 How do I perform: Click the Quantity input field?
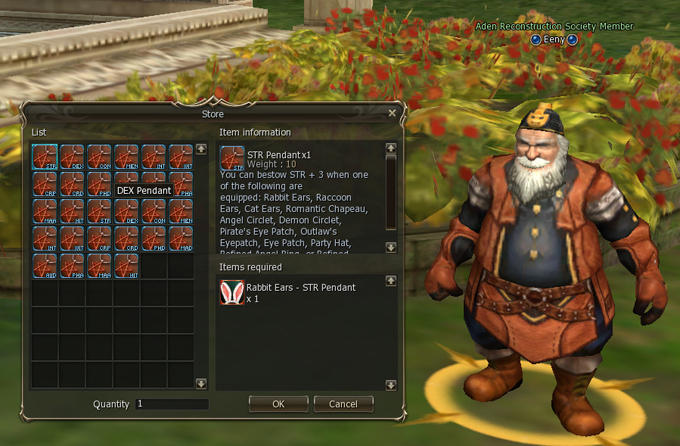171,404
